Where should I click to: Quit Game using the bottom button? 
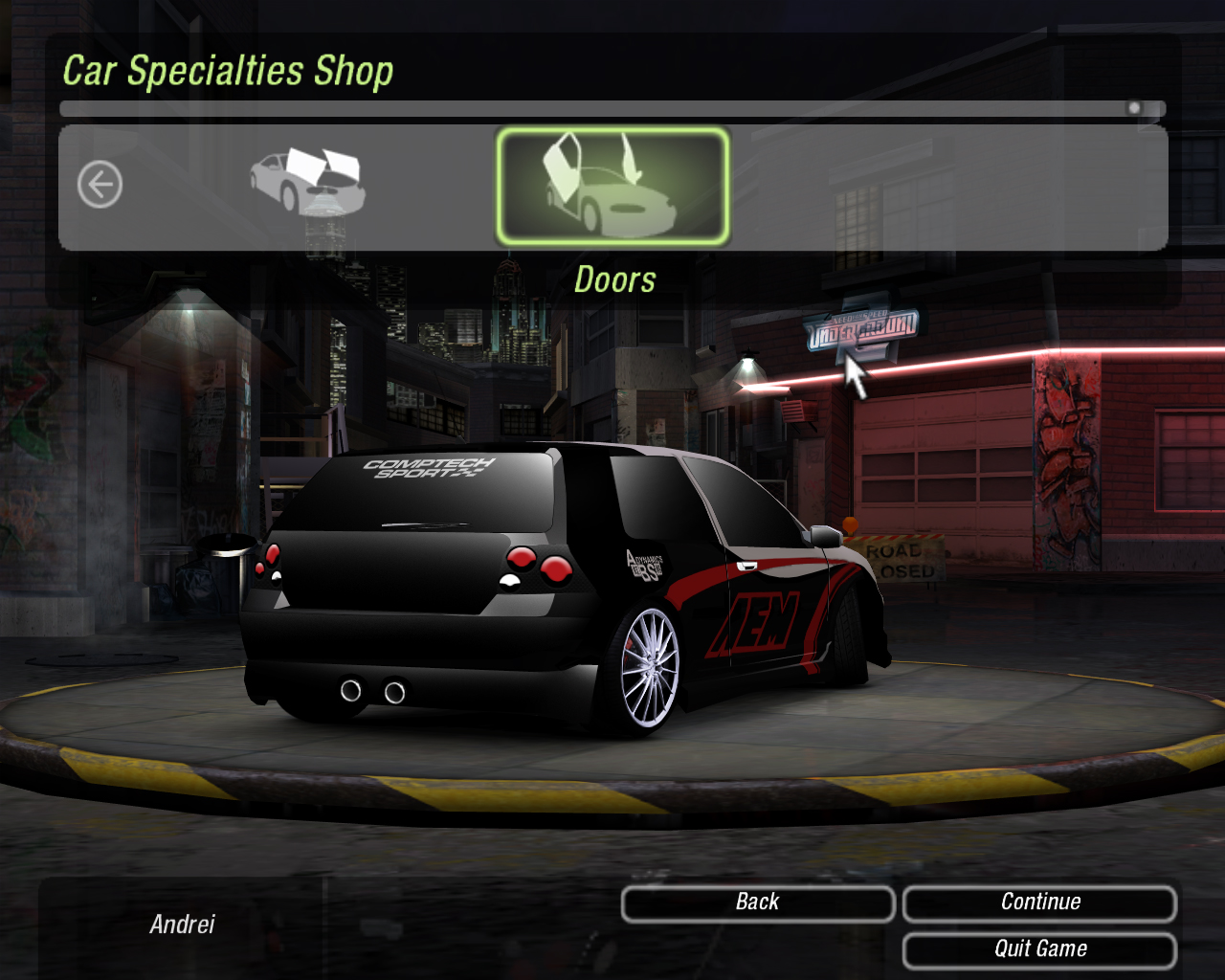click(x=1039, y=949)
